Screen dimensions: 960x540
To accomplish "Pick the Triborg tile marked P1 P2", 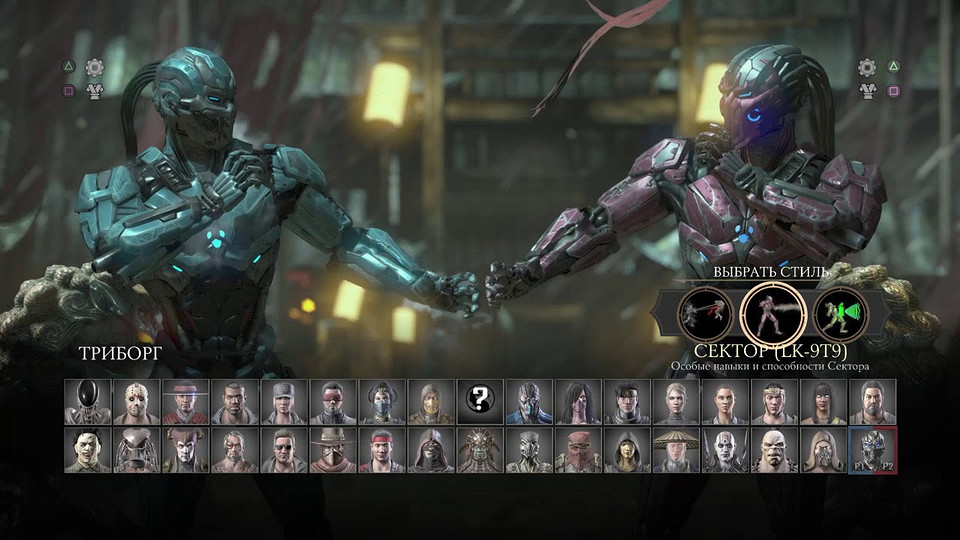I will pos(872,450).
